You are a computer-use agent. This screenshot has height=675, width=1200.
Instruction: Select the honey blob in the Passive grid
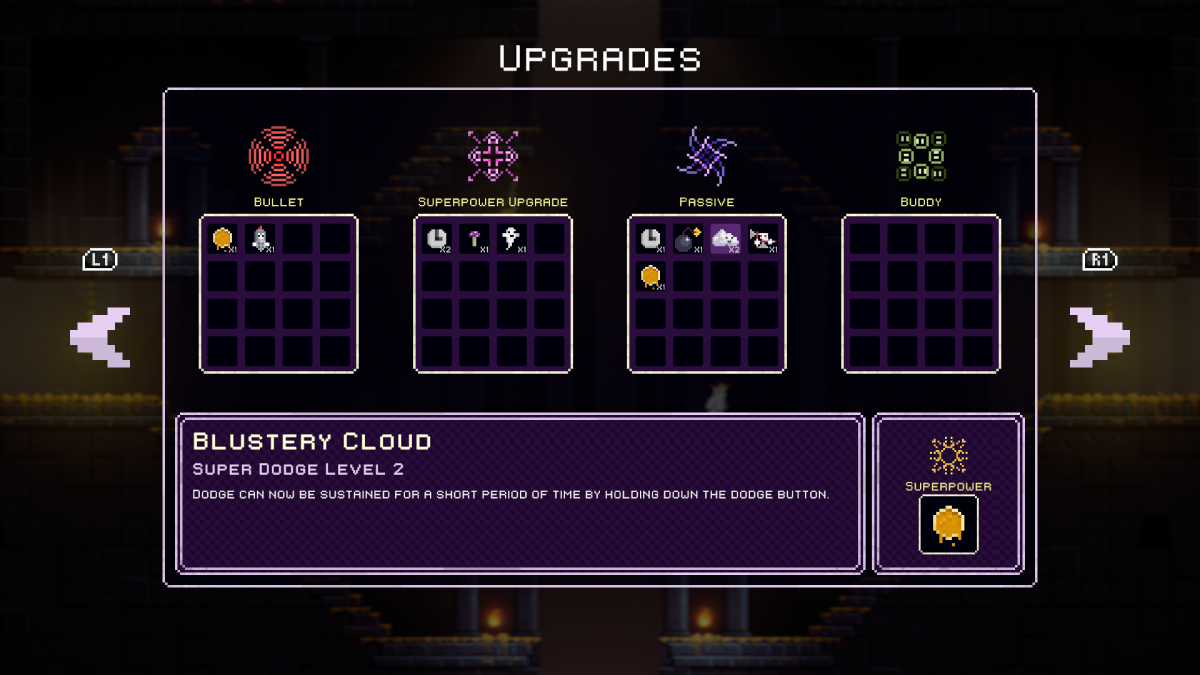pos(650,276)
